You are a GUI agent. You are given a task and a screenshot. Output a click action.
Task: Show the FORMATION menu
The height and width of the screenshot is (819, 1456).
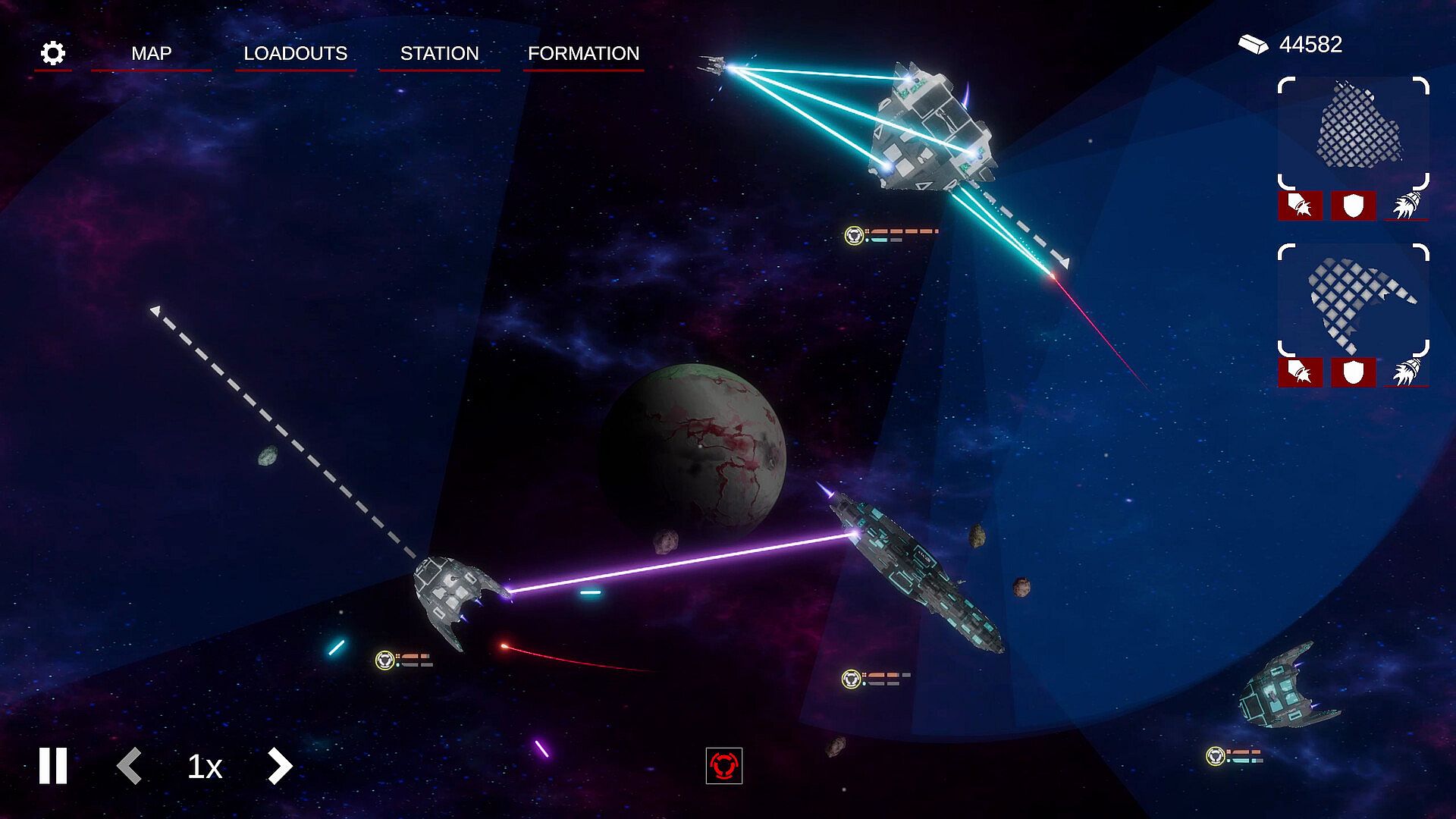coord(583,54)
